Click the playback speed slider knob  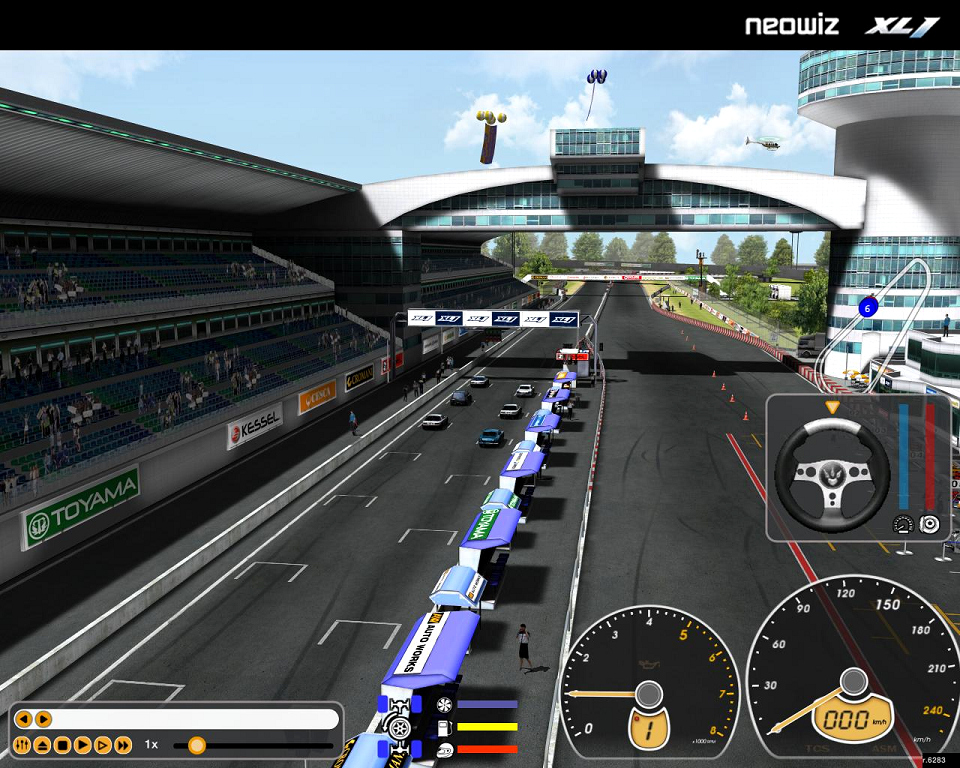tap(197, 745)
